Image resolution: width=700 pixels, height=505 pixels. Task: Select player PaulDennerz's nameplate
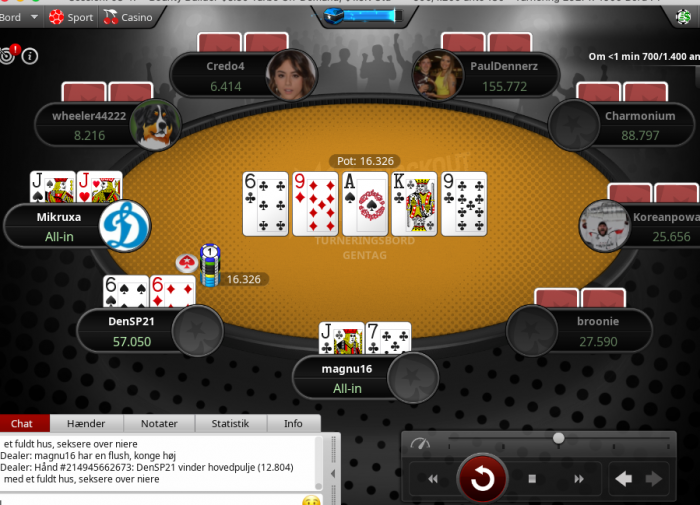pos(505,77)
